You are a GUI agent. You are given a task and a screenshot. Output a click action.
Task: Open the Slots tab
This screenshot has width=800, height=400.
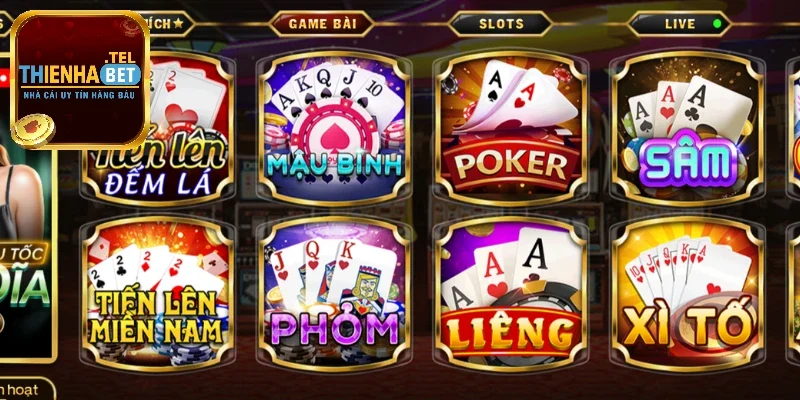500,22
